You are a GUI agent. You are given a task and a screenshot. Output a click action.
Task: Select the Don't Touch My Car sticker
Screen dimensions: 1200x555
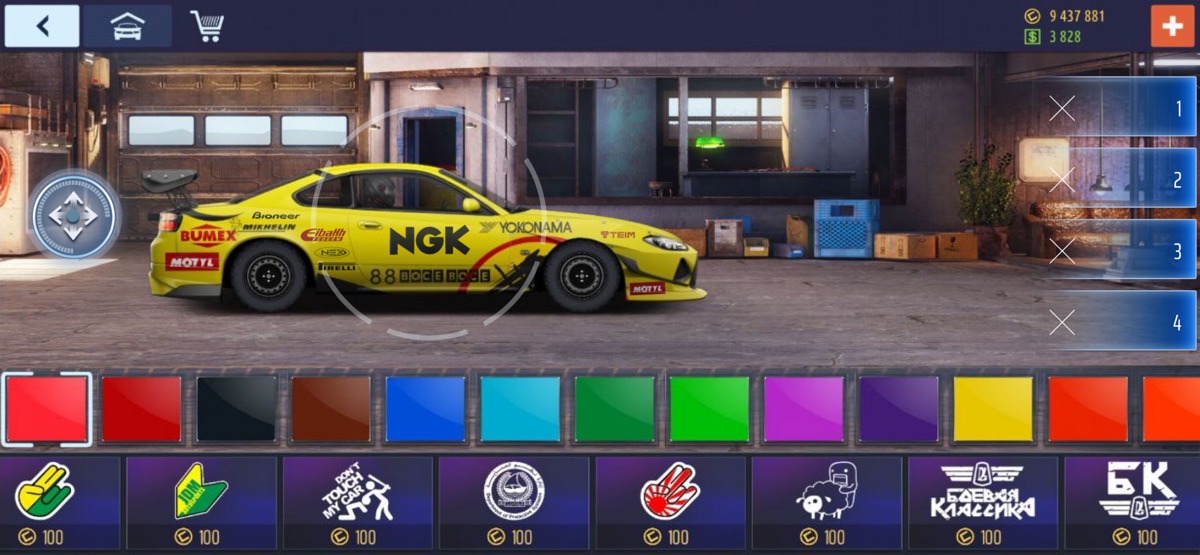coord(358,492)
